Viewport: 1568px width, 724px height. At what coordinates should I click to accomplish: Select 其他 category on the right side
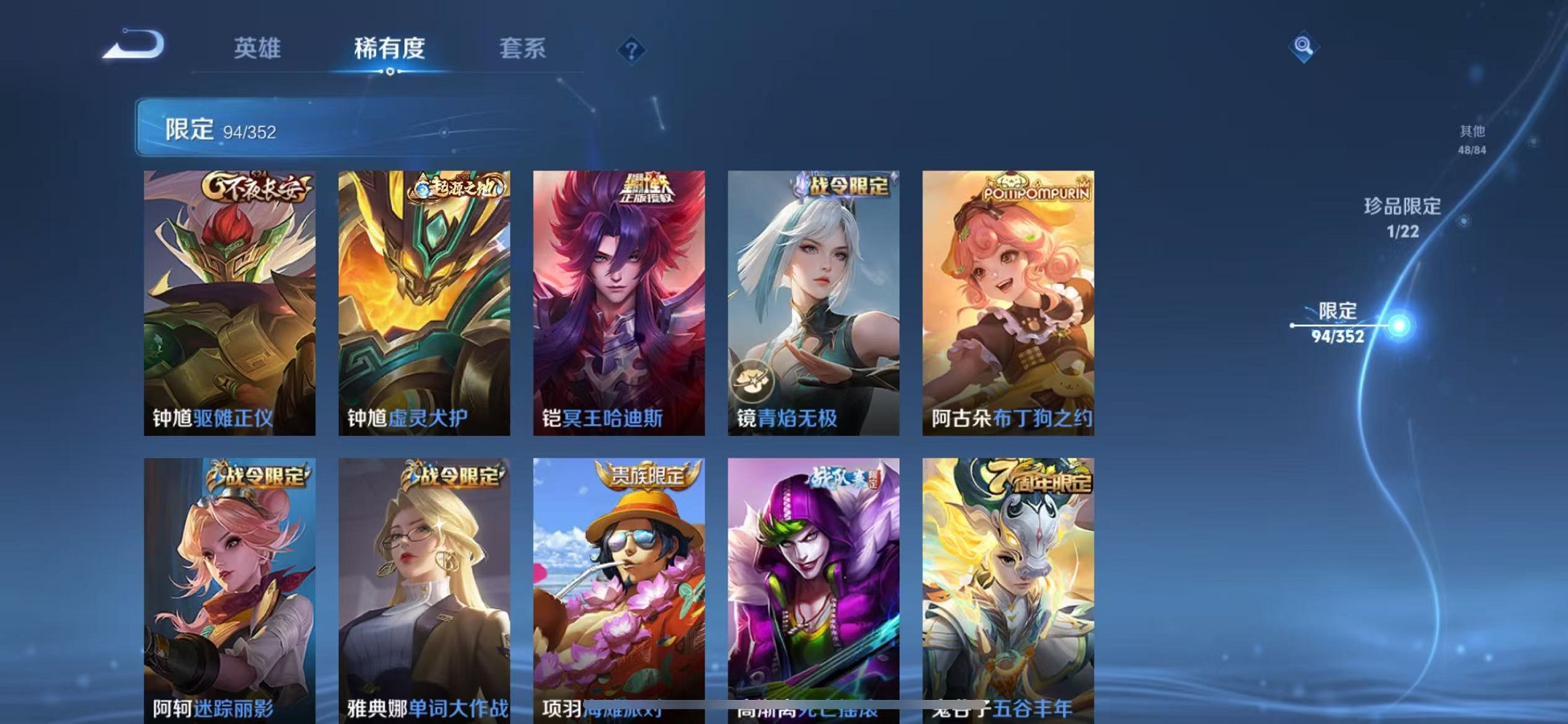pyautogui.click(x=1470, y=138)
